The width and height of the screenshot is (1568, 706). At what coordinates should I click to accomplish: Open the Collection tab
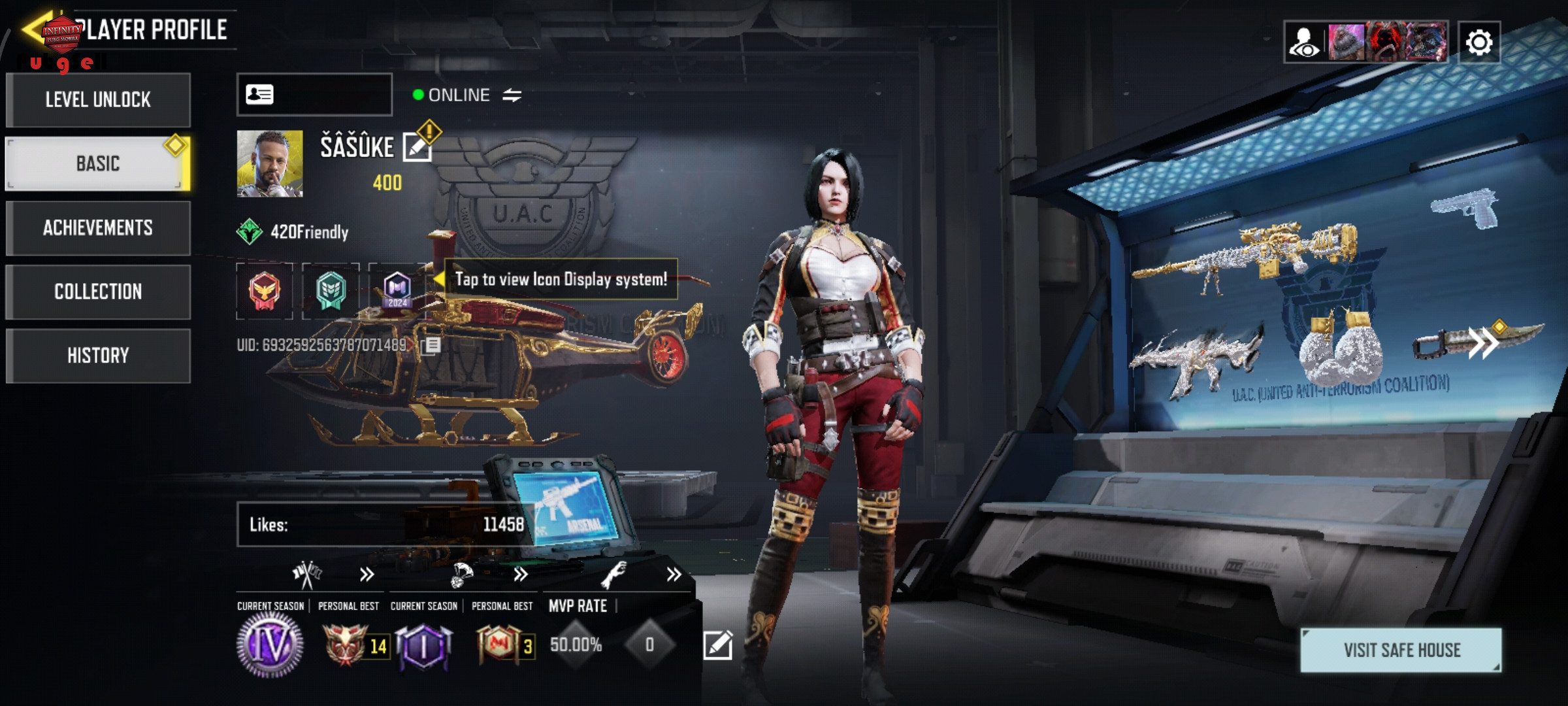coord(98,292)
